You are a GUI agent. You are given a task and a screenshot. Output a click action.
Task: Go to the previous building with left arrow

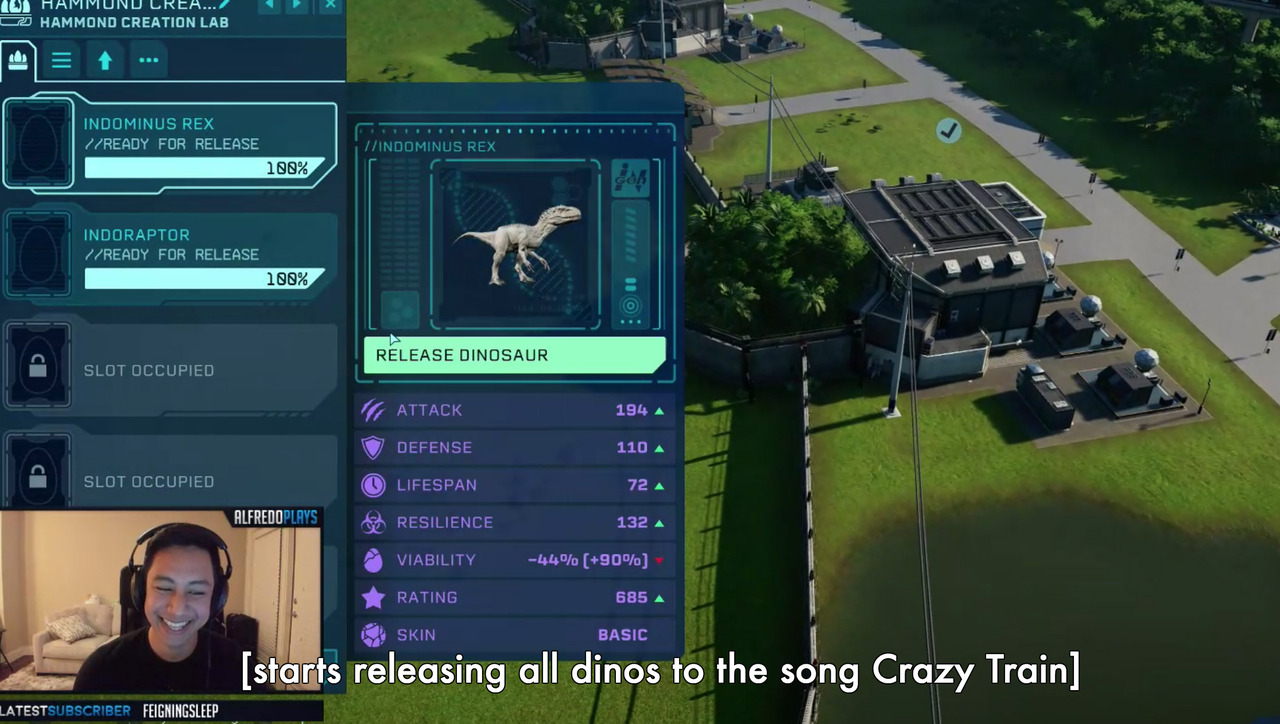[269, 5]
